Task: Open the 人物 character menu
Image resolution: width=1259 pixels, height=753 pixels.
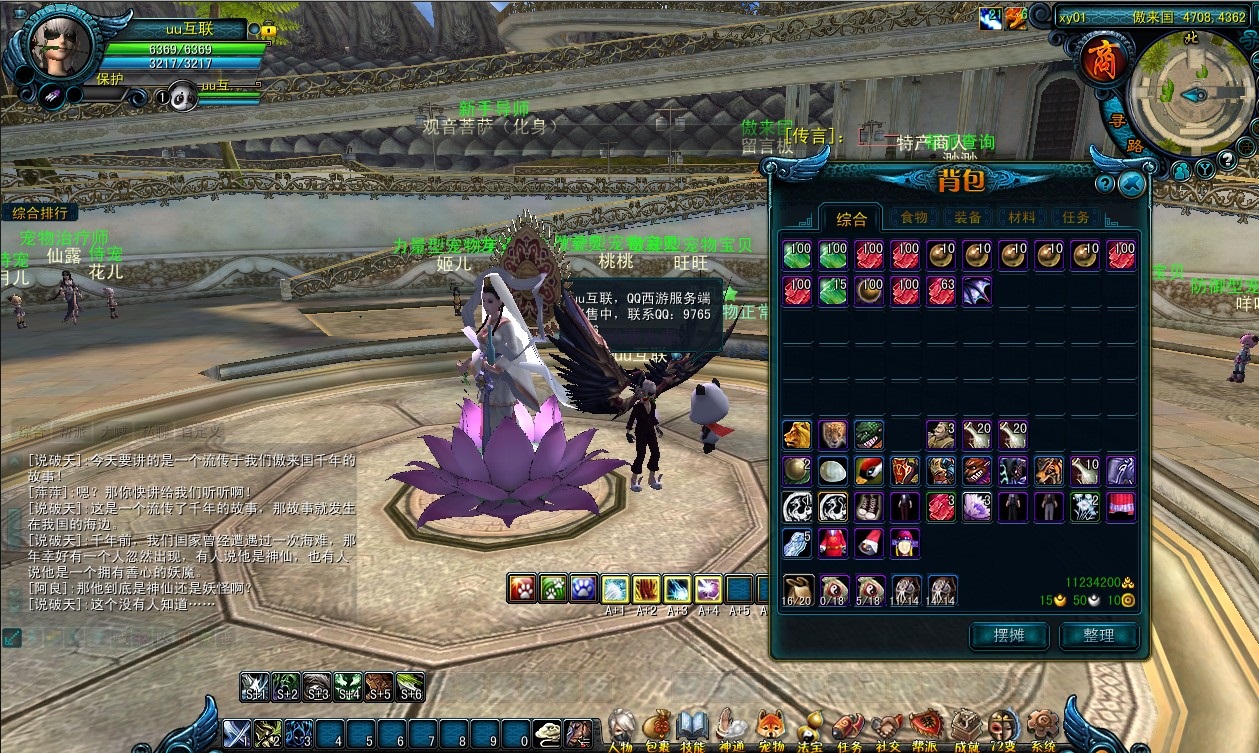Action: click(621, 728)
